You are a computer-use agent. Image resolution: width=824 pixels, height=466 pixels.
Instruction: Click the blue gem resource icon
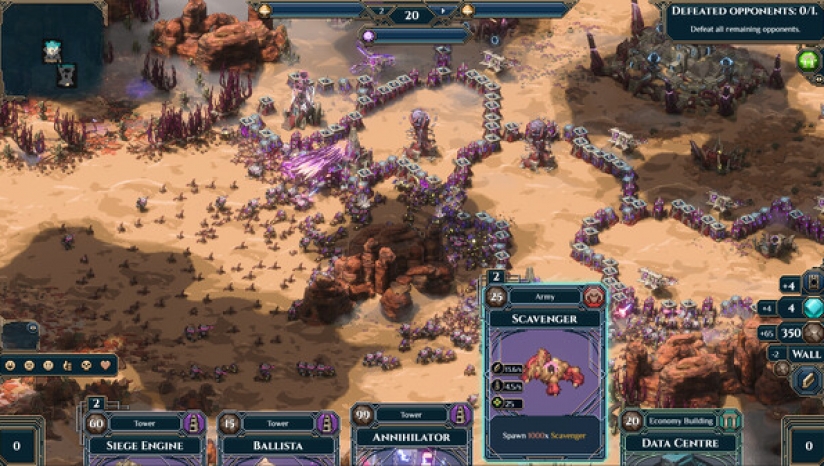(x=813, y=308)
